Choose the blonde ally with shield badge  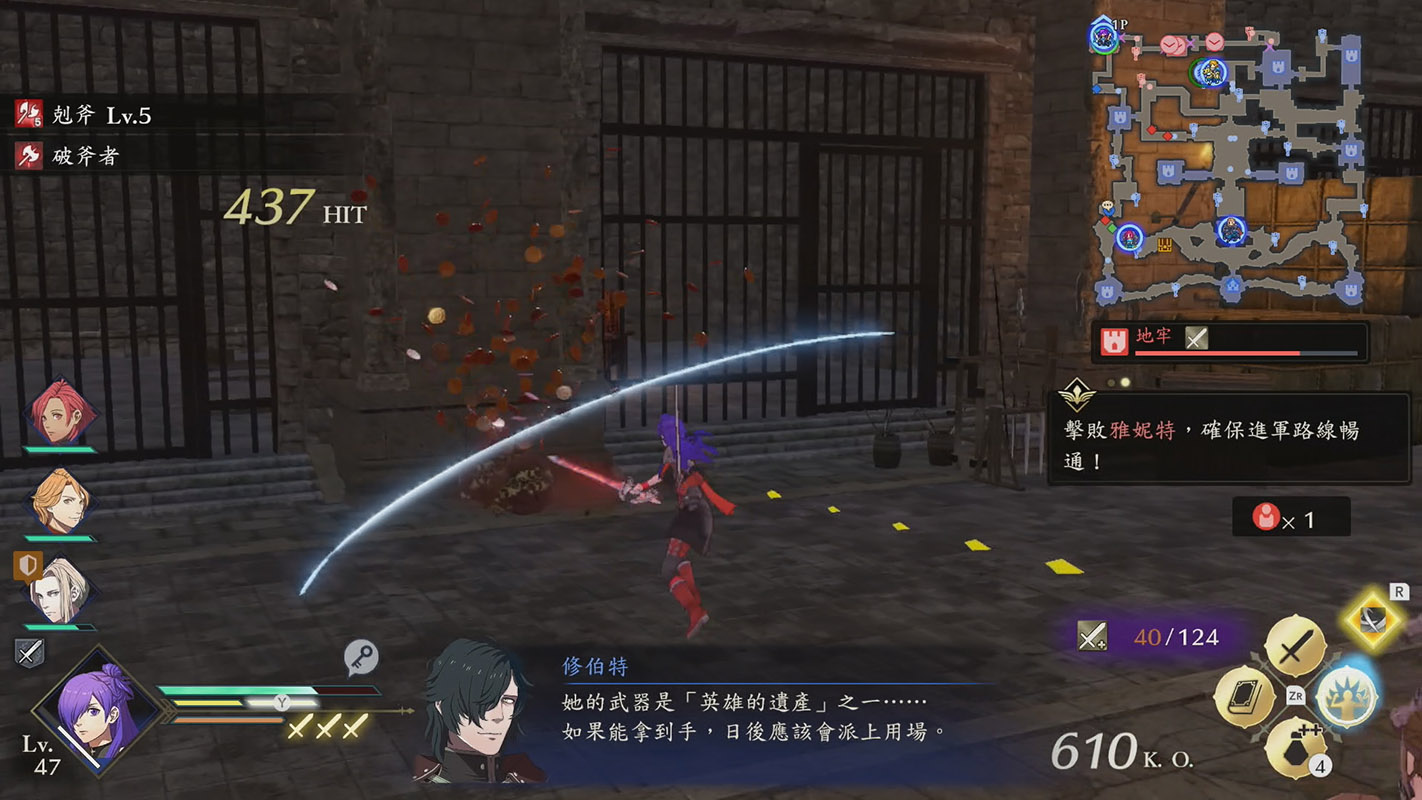[60, 590]
